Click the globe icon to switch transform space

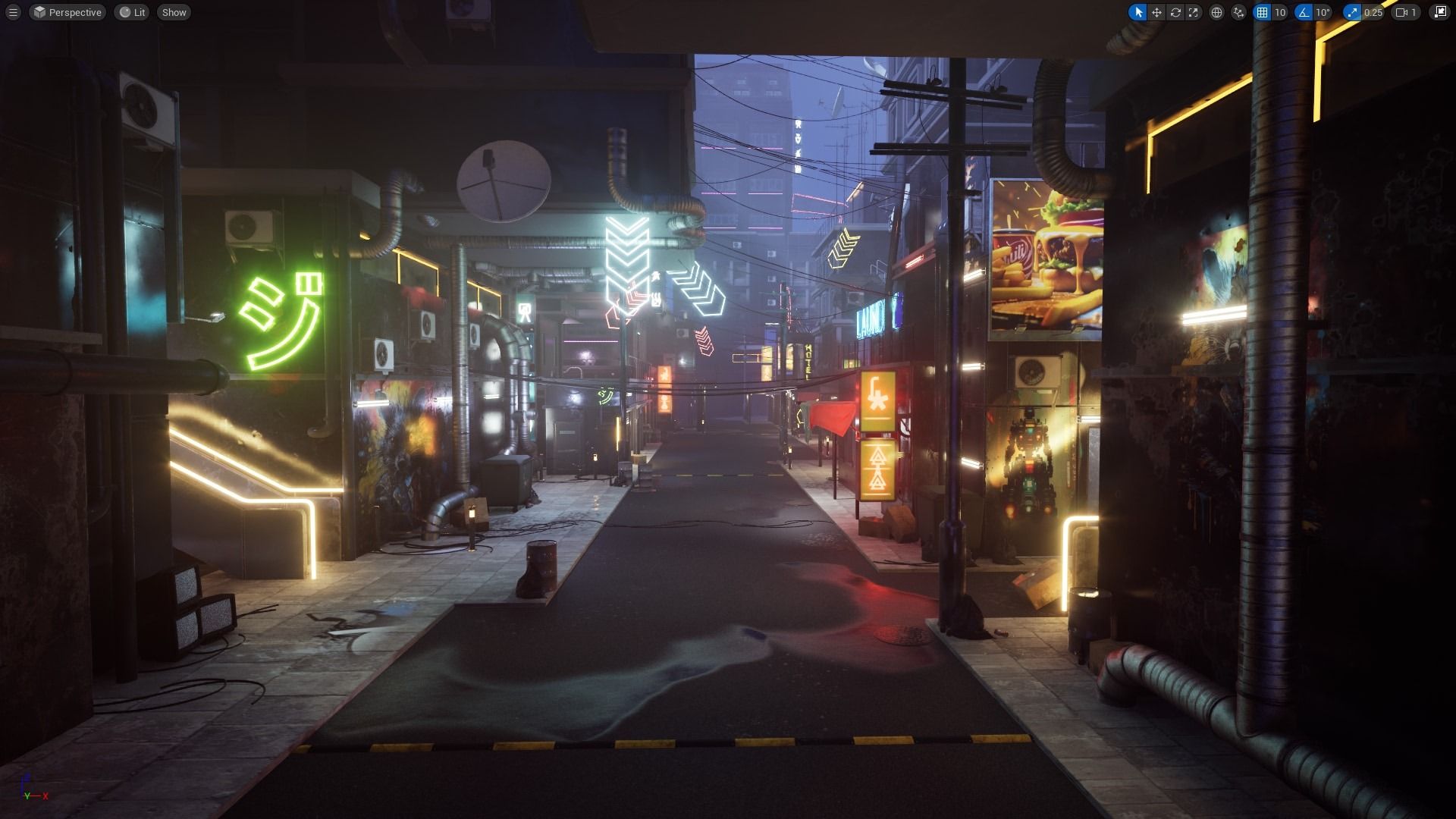1216,12
